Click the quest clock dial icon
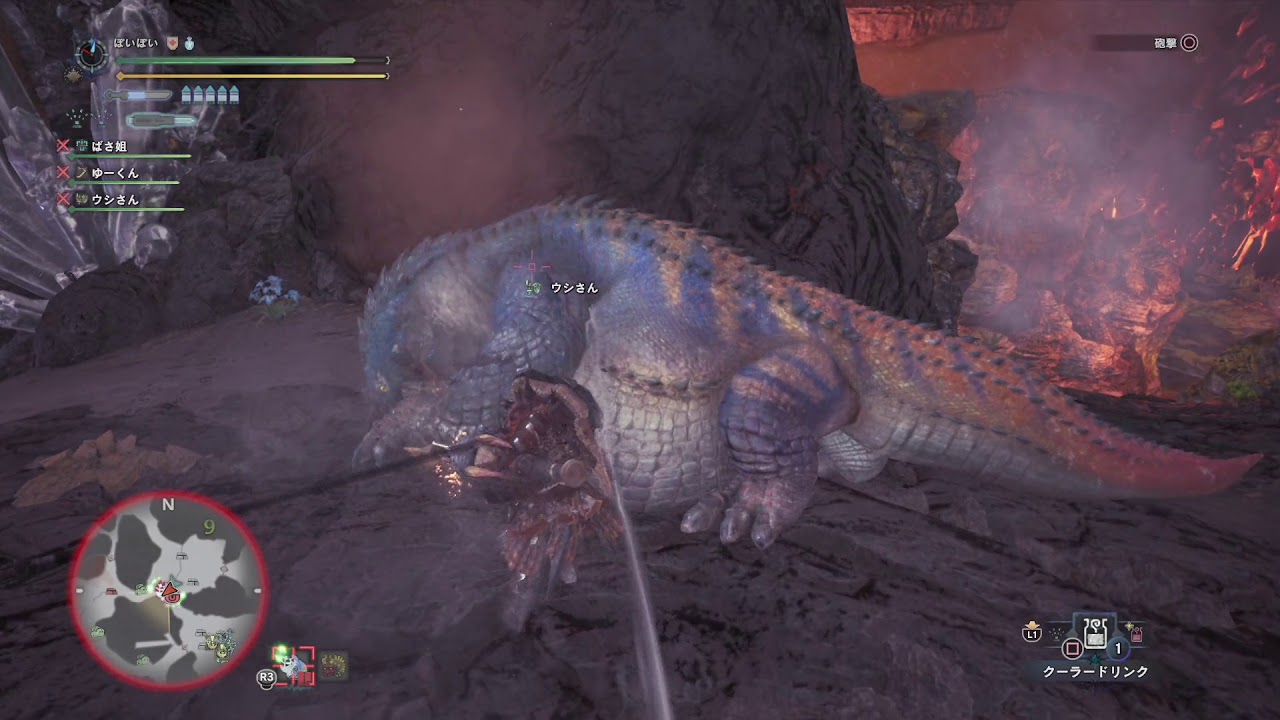The height and width of the screenshot is (720, 1280). (92, 55)
